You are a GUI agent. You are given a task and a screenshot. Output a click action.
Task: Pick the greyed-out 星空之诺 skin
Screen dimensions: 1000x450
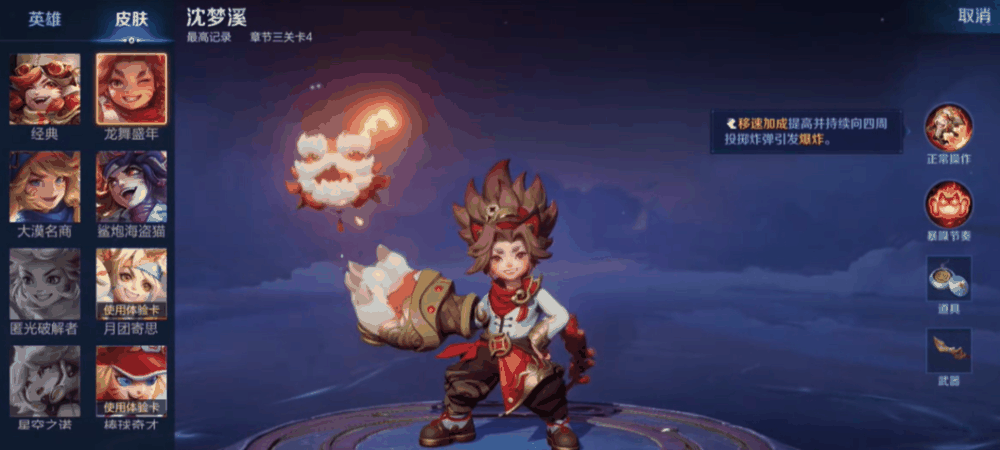coord(45,381)
